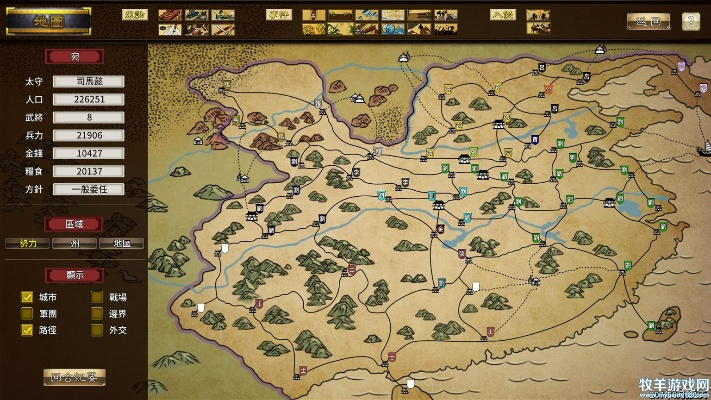Viewport: 711px width, 400px height.
Task: Open the 百合紀要 button at panel bottom
Action: tap(75, 377)
